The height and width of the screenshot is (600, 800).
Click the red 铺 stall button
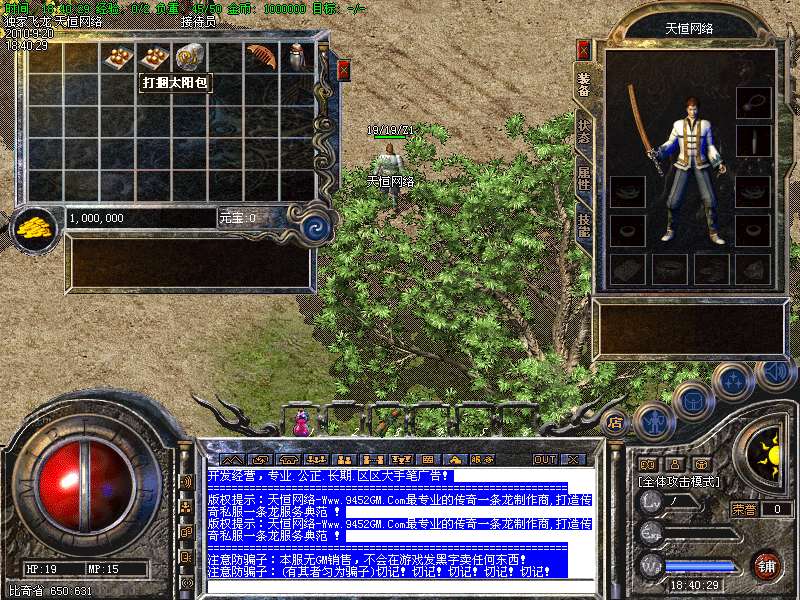point(767,564)
